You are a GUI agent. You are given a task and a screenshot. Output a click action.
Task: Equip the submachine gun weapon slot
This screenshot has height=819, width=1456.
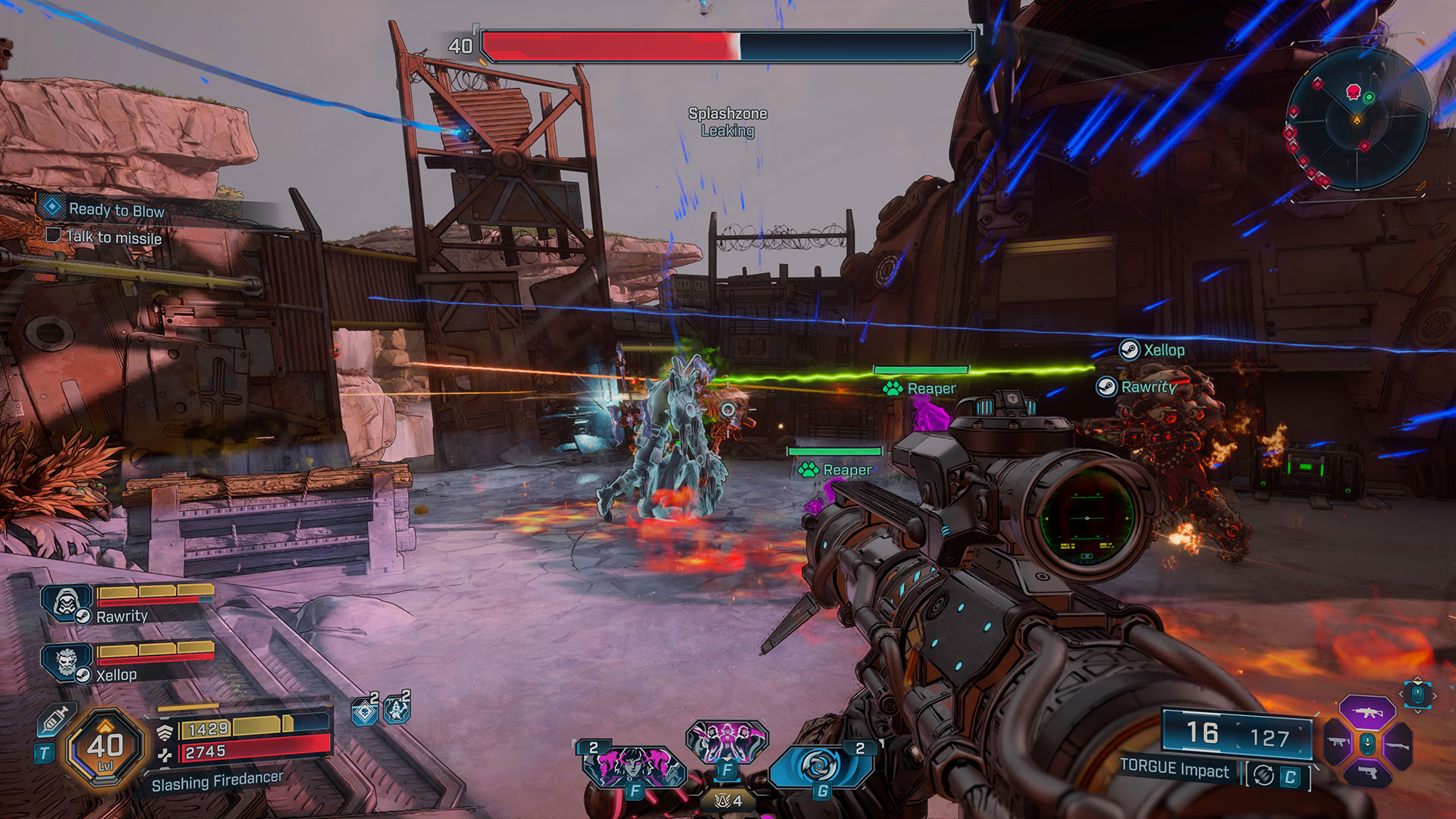pos(1337,743)
